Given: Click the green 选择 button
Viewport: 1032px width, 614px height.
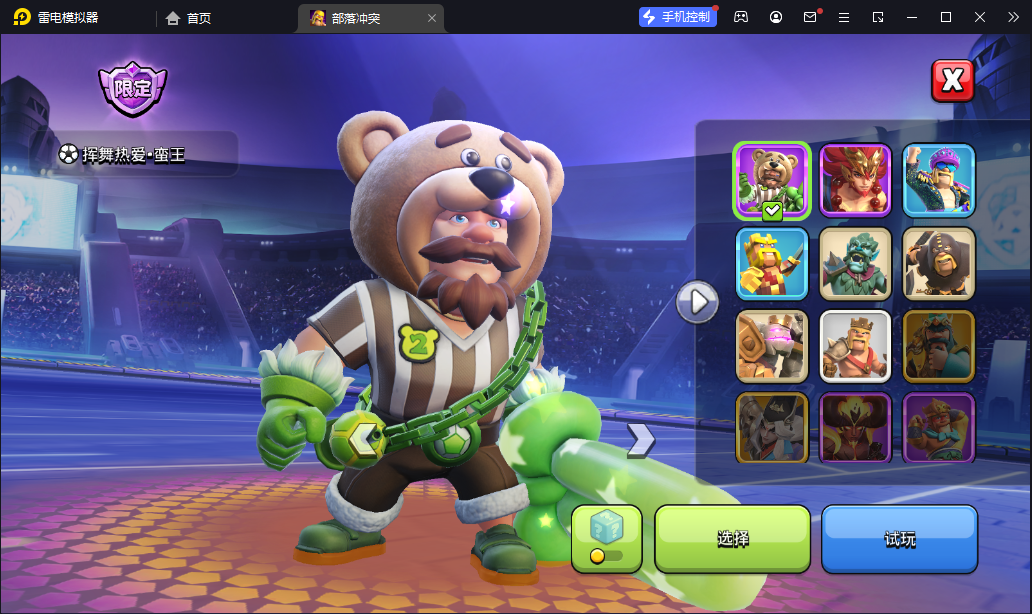Looking at the screenshot, I should (x=732, y=539).
